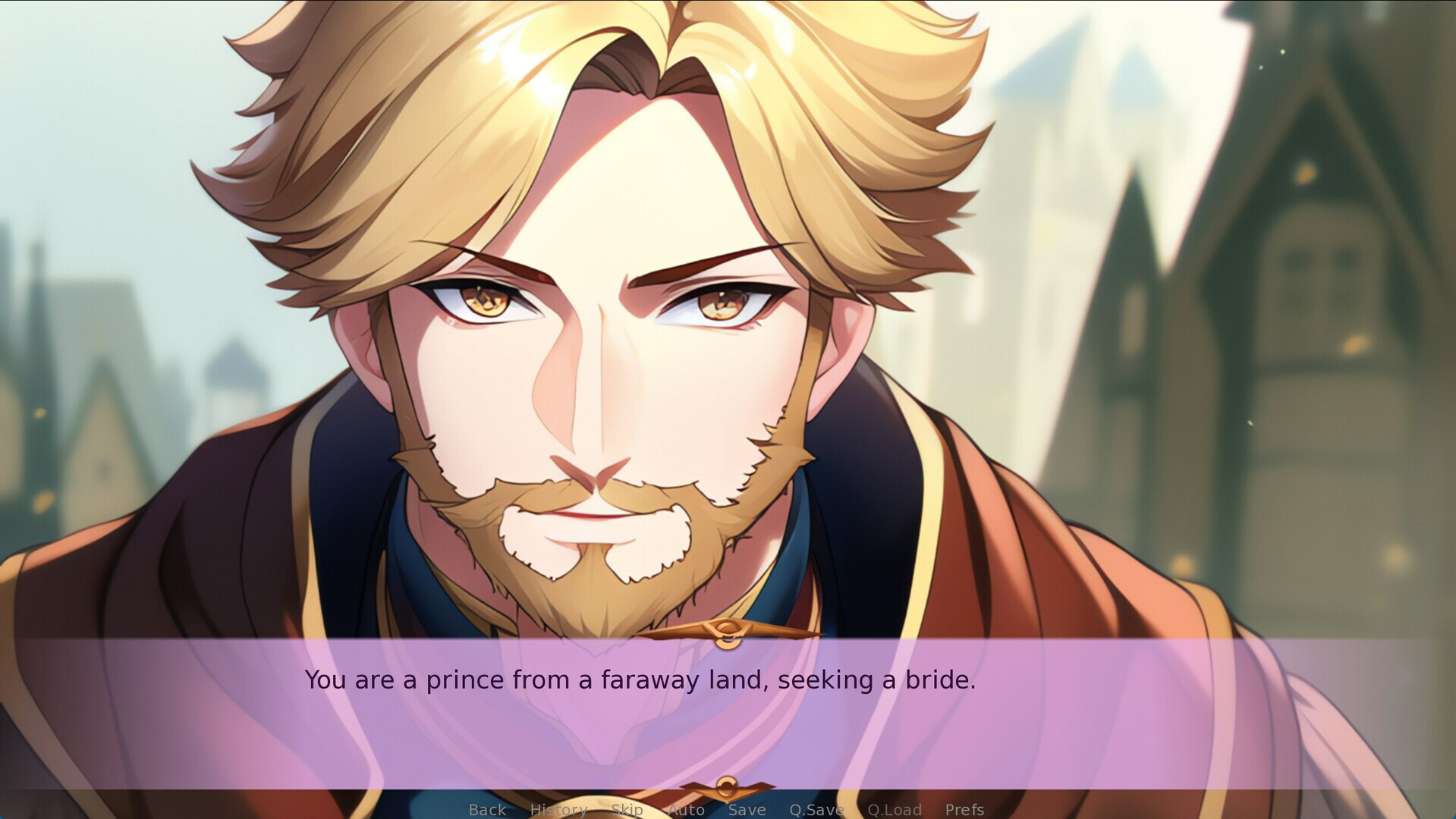
Task: Open the dialogue History log
Action: pos(559,809)
